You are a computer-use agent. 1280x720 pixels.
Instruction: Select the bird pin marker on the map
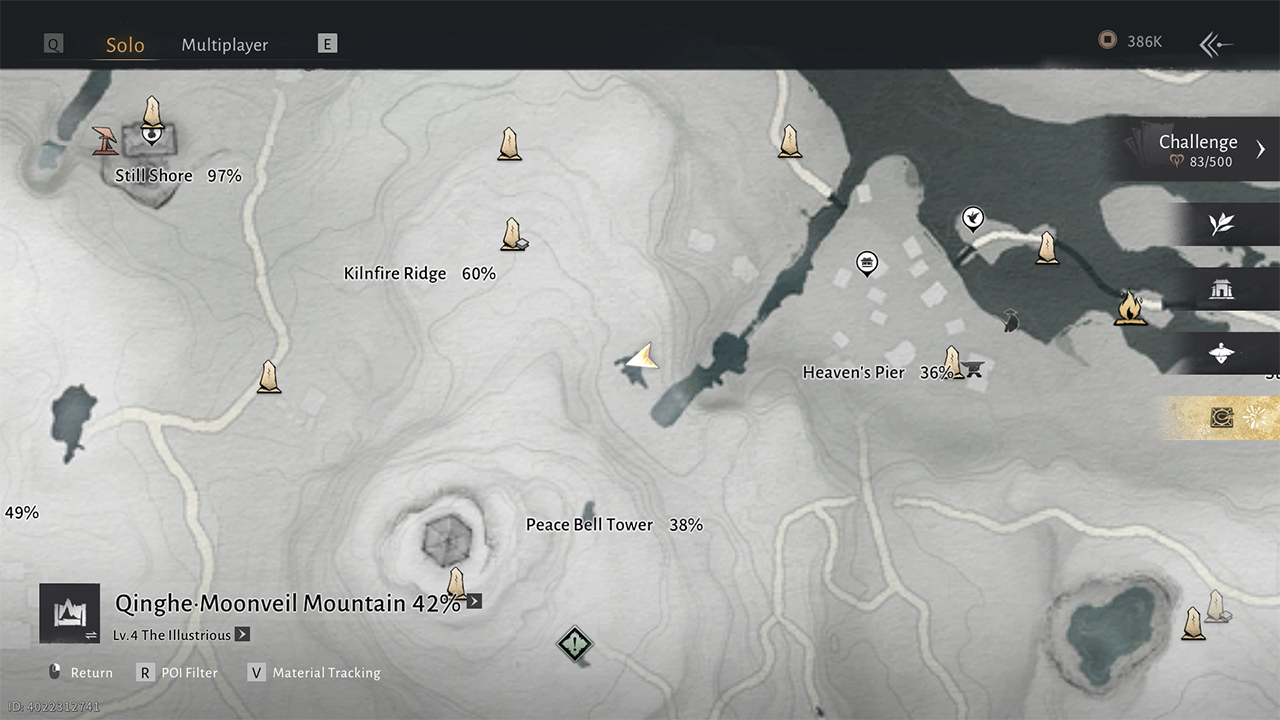(972, 218)
